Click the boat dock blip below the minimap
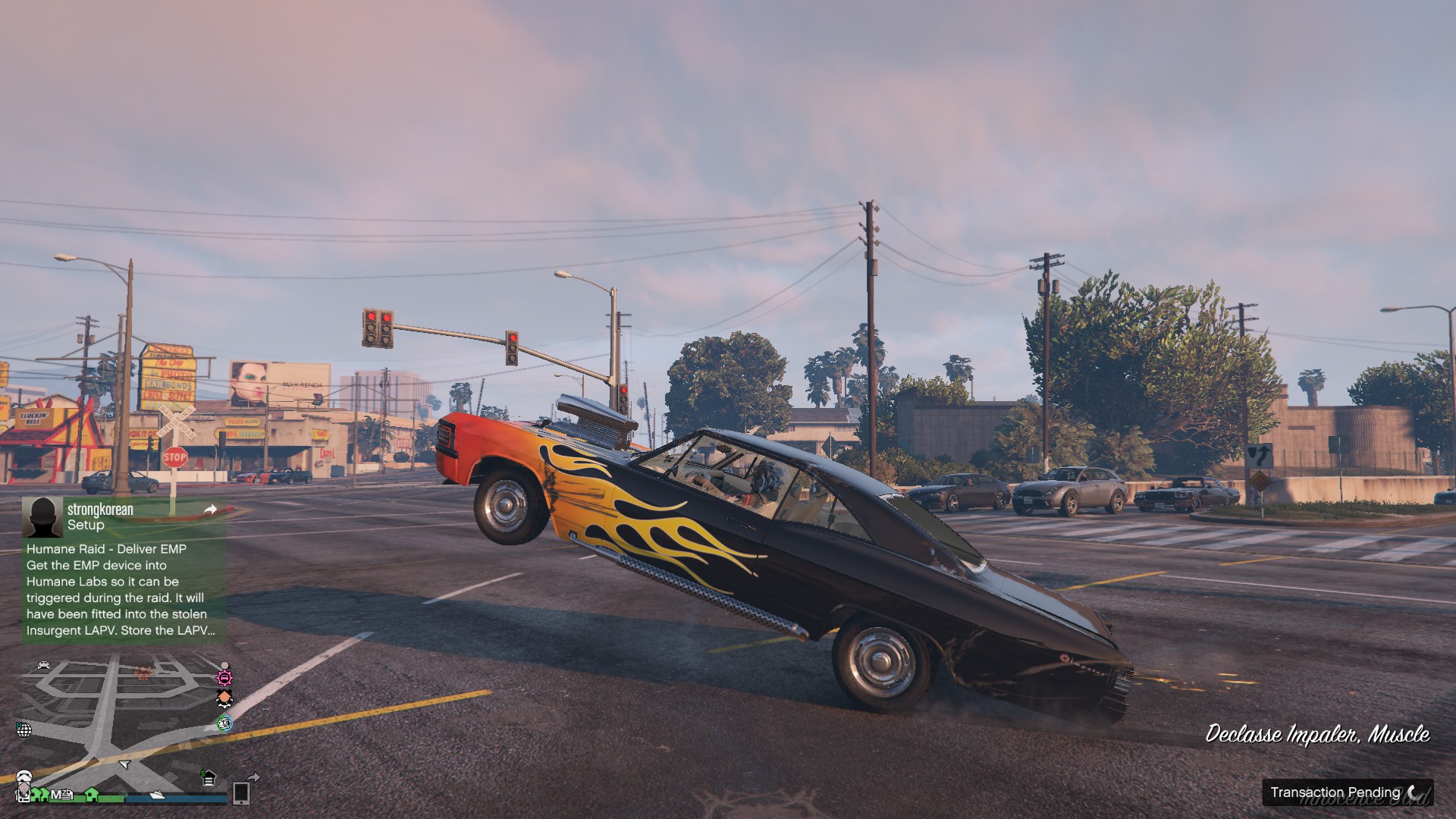The height and width of the screenshot is (819, 1456). tap(157, 796)
